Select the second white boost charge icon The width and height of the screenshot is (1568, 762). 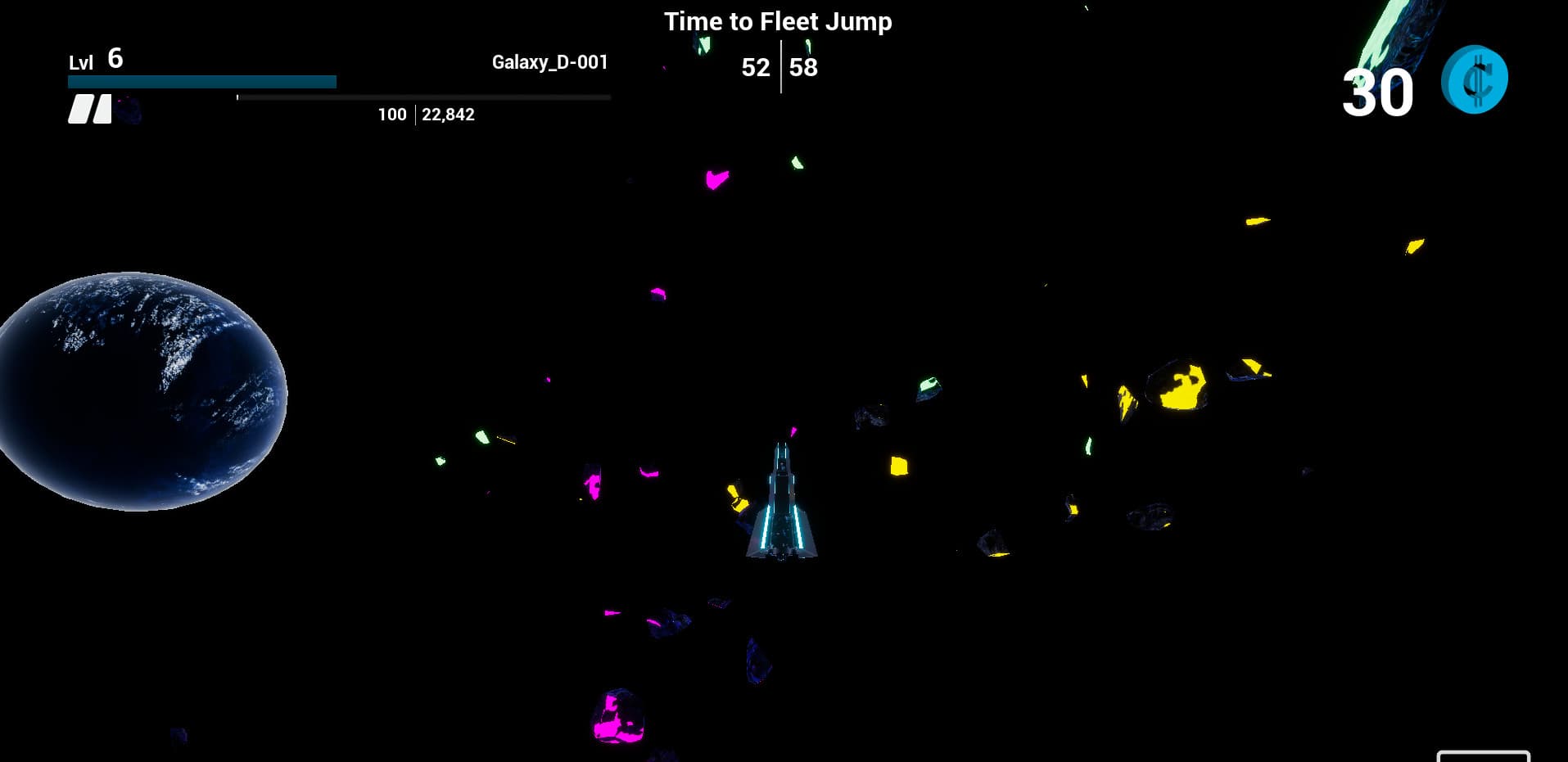(x=102, y=109)
